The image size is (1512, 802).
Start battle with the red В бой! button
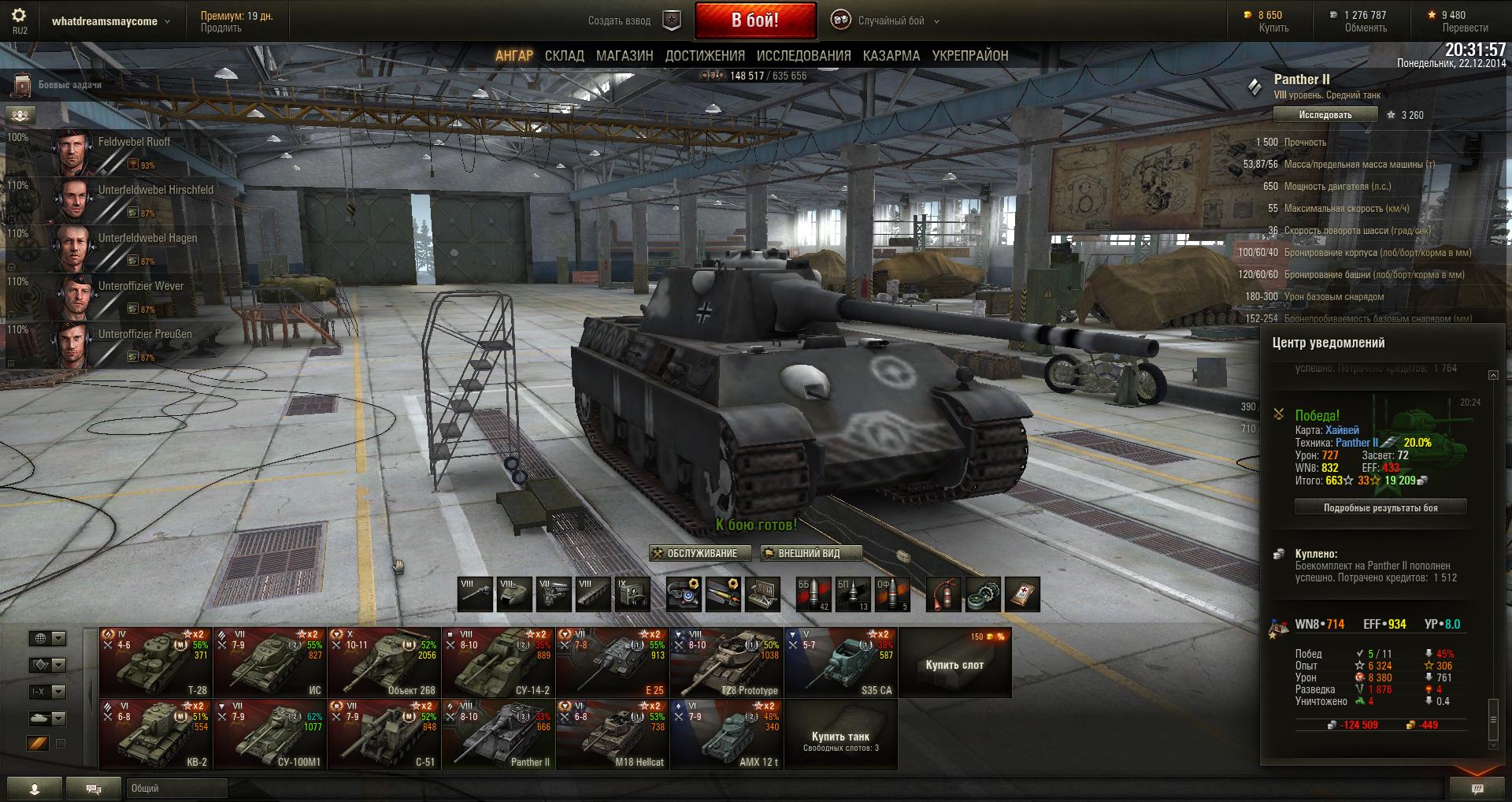(x=754, y=20)
